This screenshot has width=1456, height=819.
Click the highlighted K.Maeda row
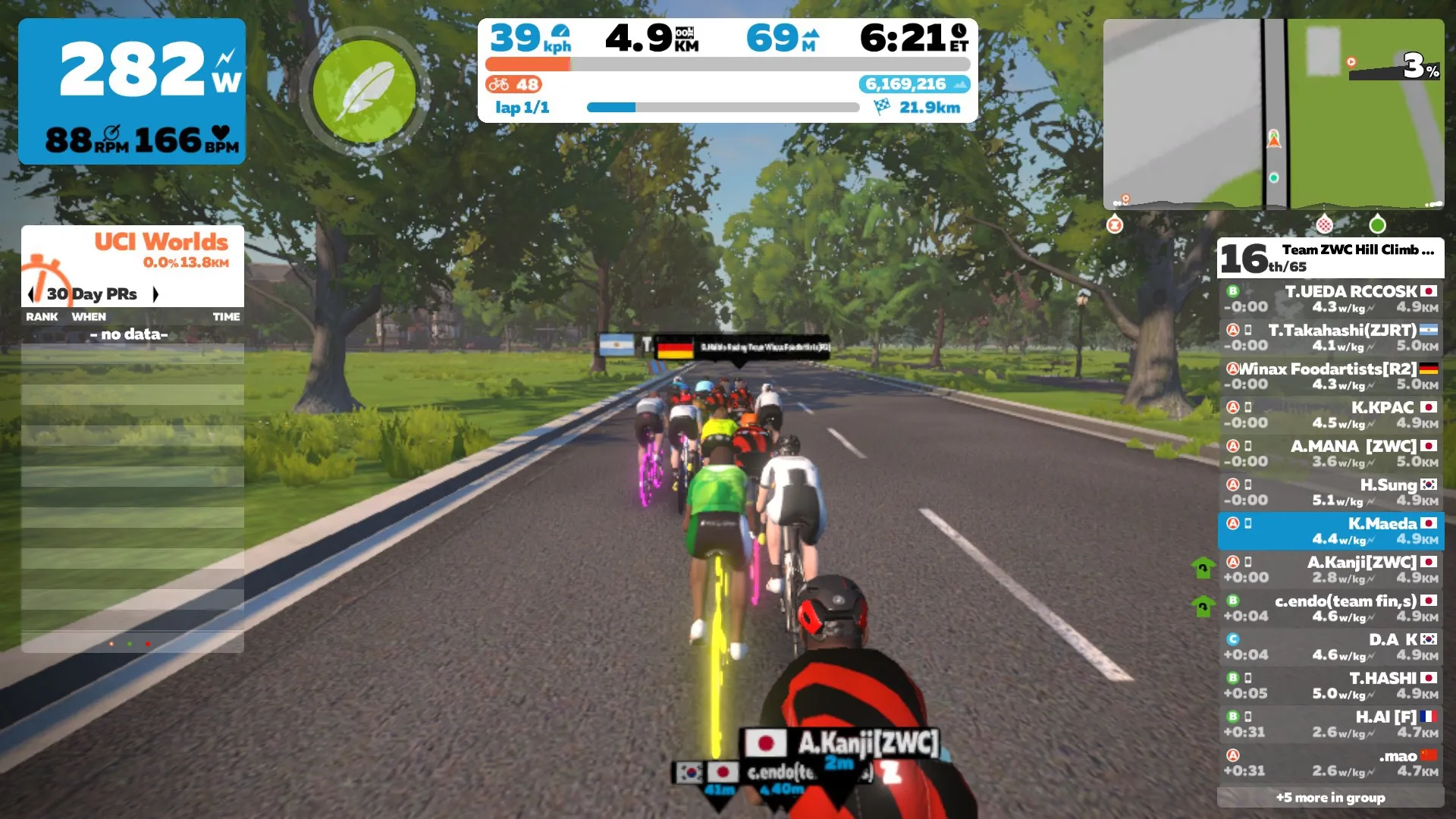pos(1331,531)
